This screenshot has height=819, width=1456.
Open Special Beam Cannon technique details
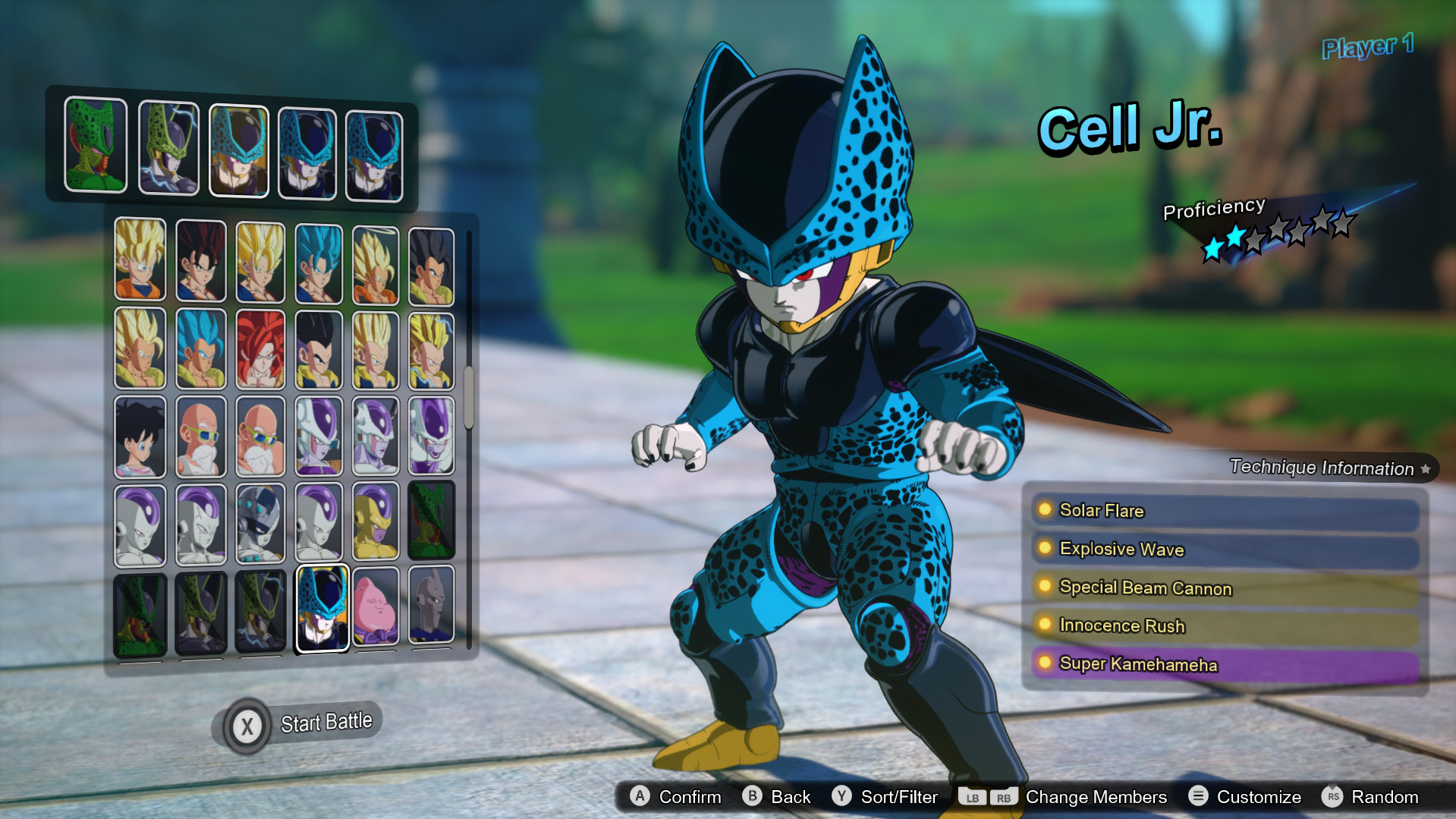[x=1225, y=588]
